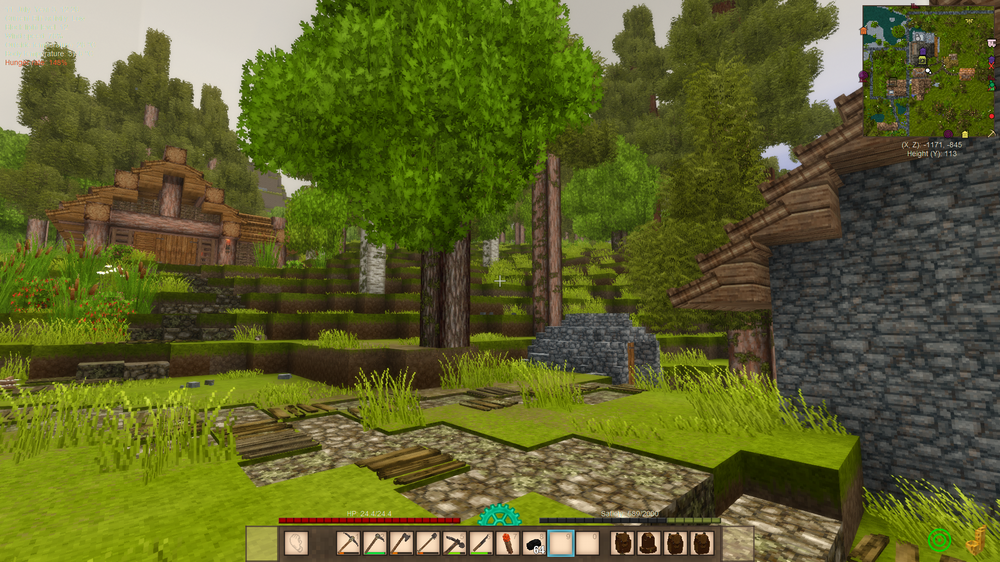Select the axe in the hotbar

(400, 543)
